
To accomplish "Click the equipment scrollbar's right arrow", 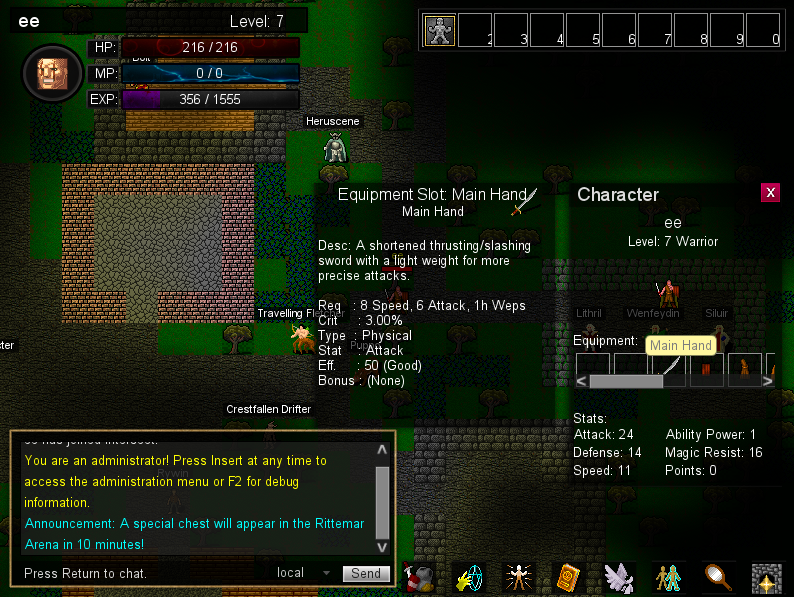I will [x=770, y=381].
